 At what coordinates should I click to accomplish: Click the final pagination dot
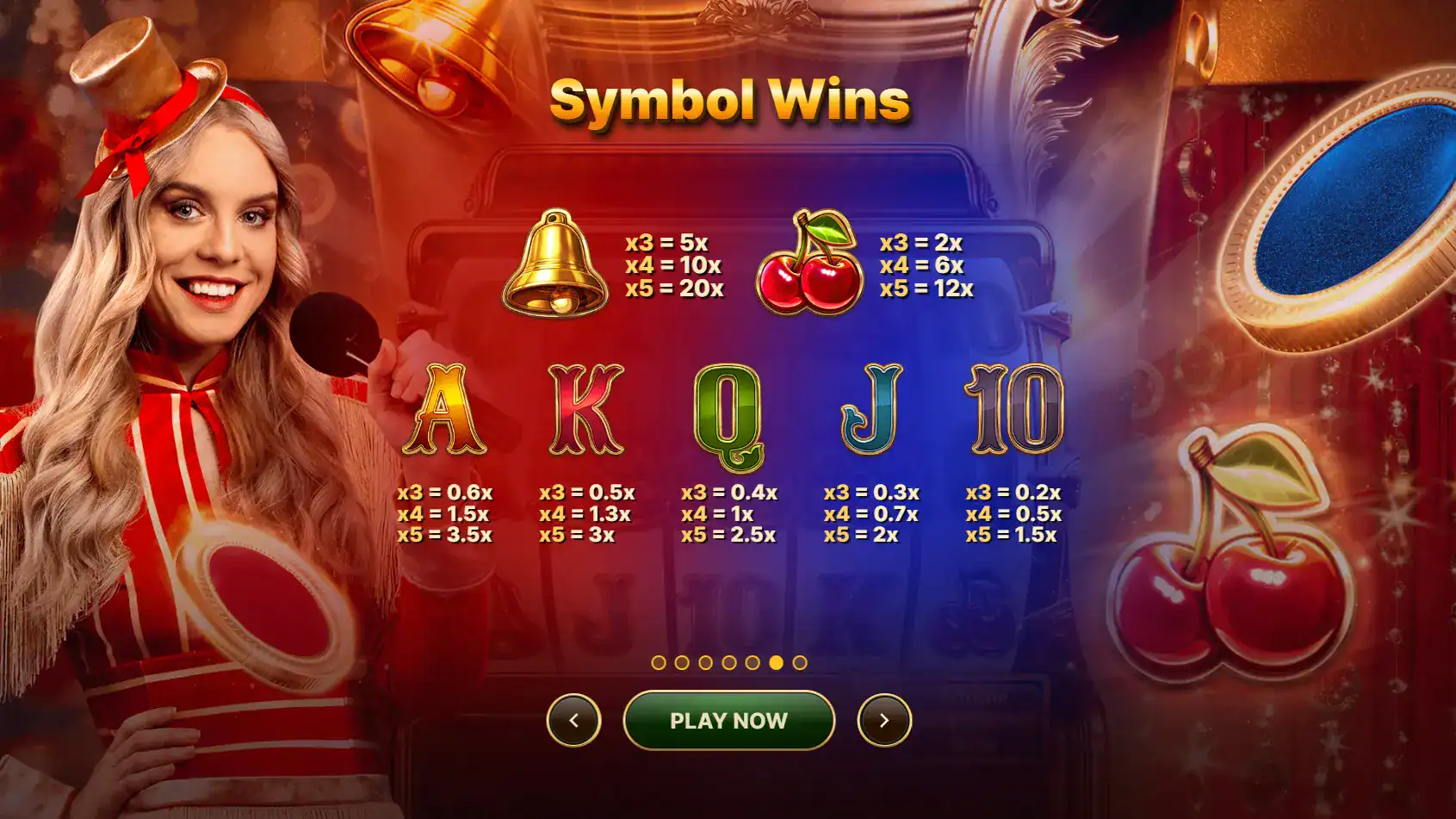pos(799,661)
